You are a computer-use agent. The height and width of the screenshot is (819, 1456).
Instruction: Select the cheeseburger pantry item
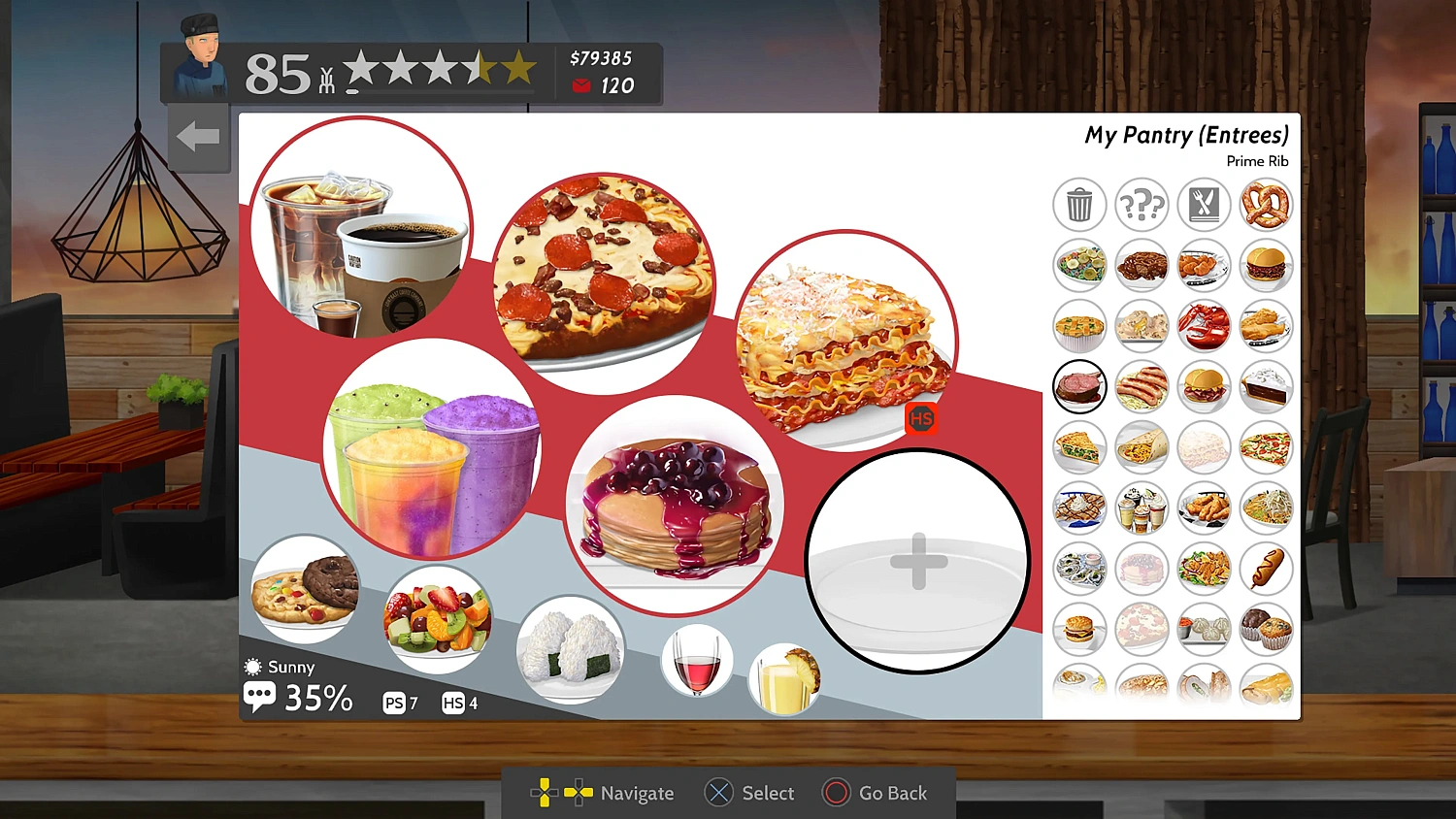click(x=1079, y=629)
